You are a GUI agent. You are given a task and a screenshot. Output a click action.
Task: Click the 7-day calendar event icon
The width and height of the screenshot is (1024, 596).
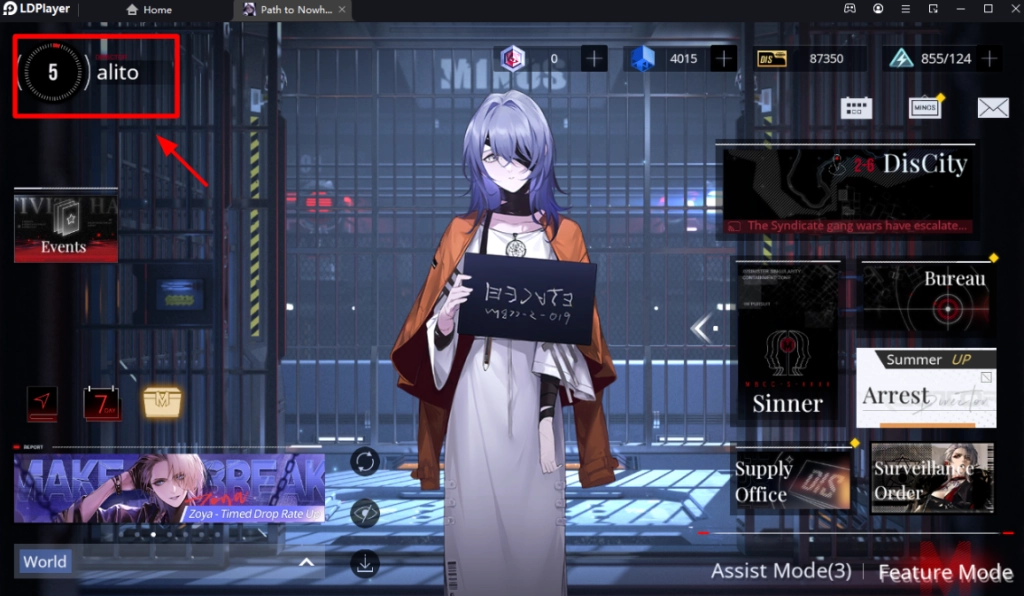click(101, 403)
